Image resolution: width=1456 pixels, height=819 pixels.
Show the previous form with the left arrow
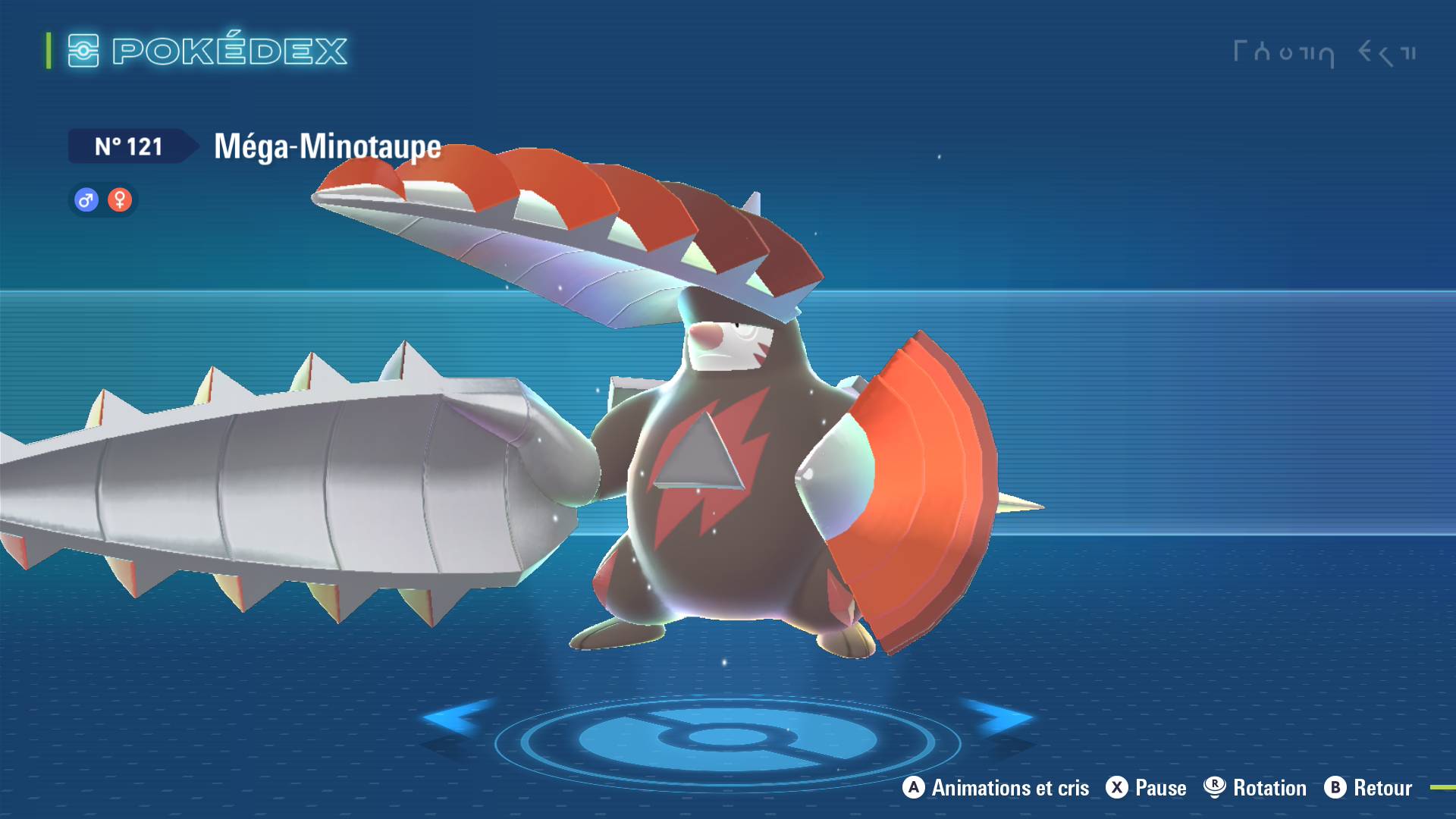(457, 717)
